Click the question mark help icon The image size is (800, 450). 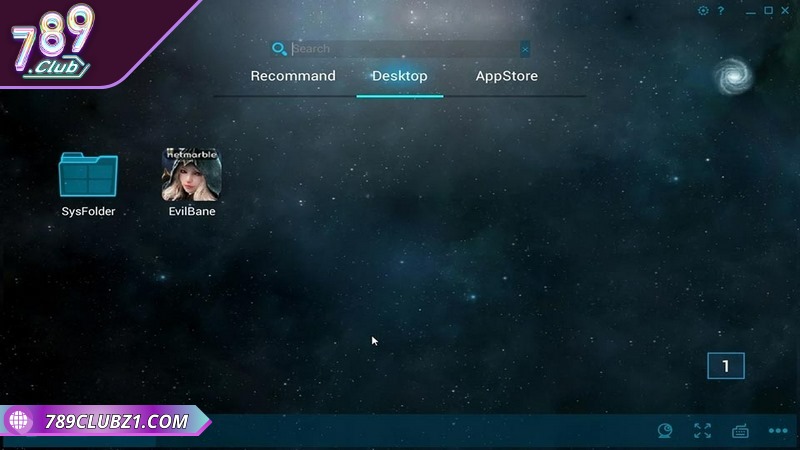point(721,11)
